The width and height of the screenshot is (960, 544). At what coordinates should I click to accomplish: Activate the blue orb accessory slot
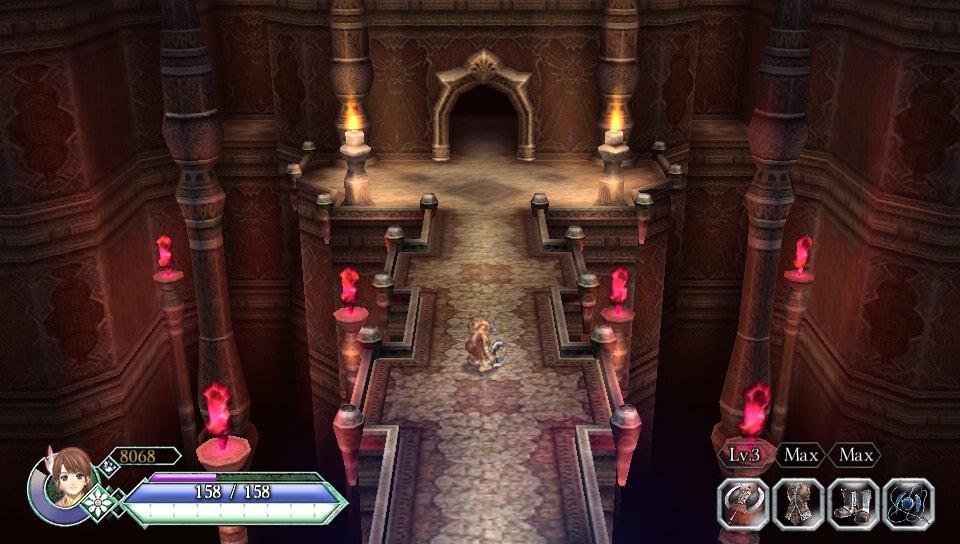tap(908, 503)
